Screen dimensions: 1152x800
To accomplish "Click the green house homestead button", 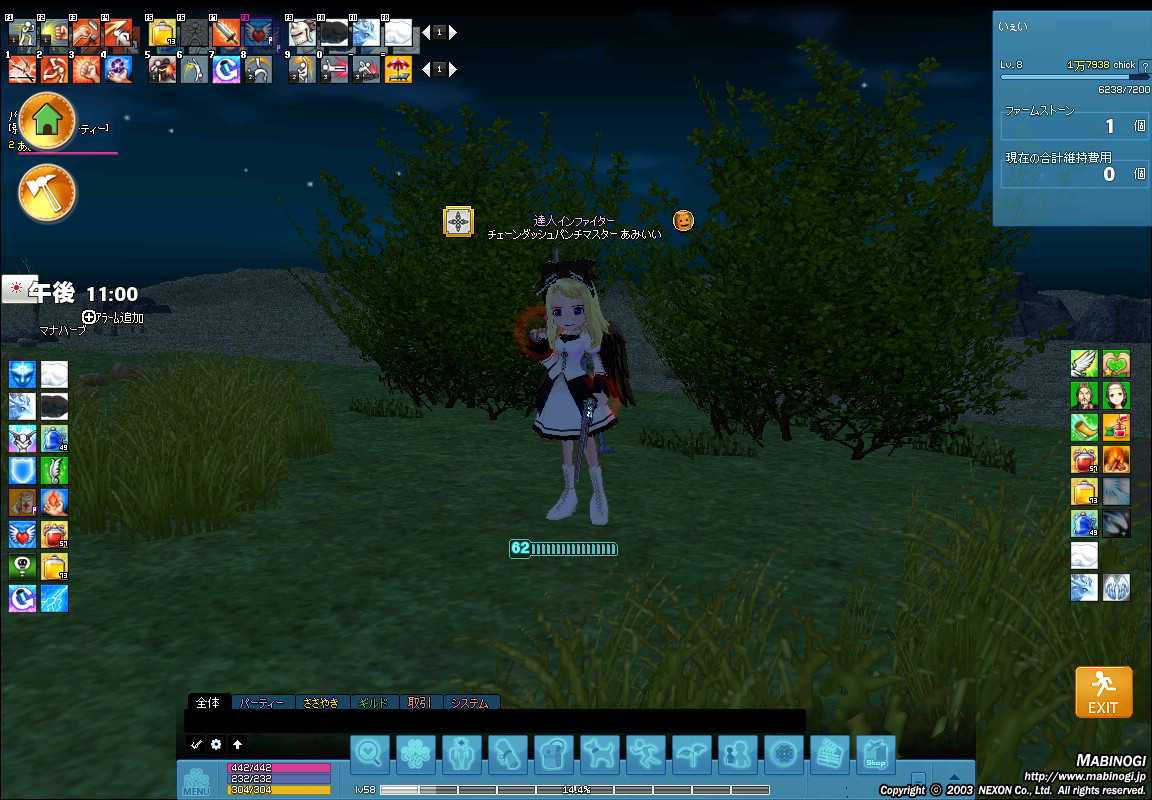I will [x=47, y=121].
